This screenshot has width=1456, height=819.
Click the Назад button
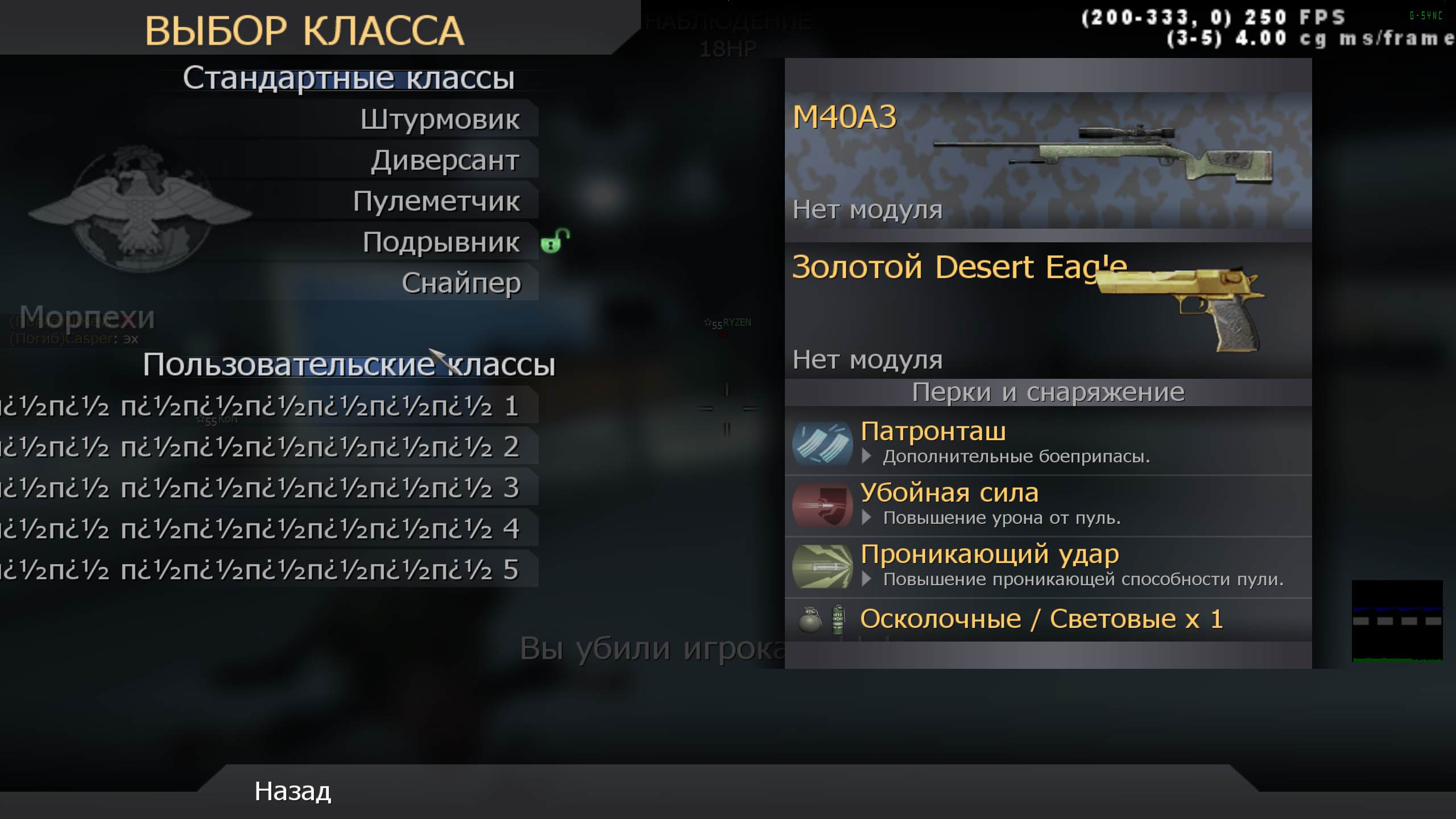coord(293,792)
